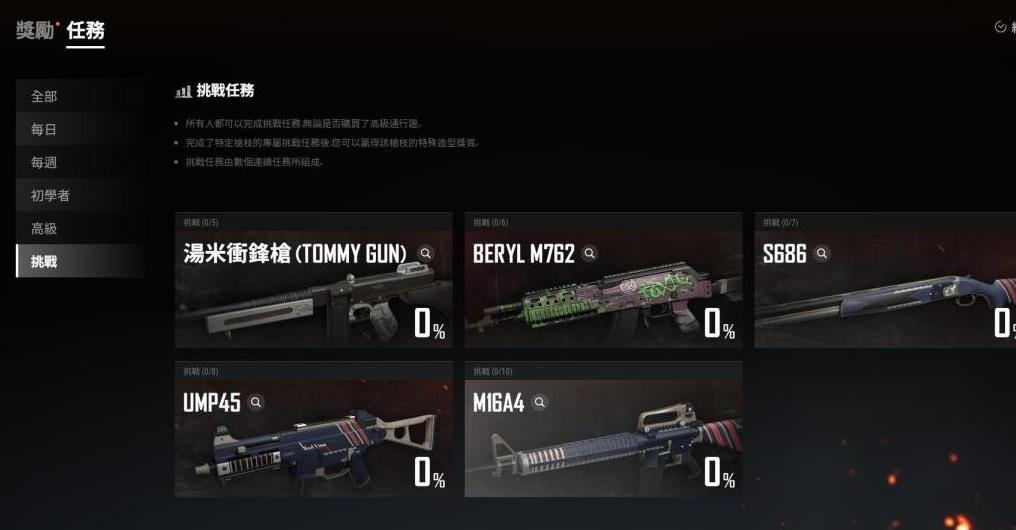1016x530 pixels.
Task: Preview the UMP45 skin with magnifier
Action: click(256, 402)
